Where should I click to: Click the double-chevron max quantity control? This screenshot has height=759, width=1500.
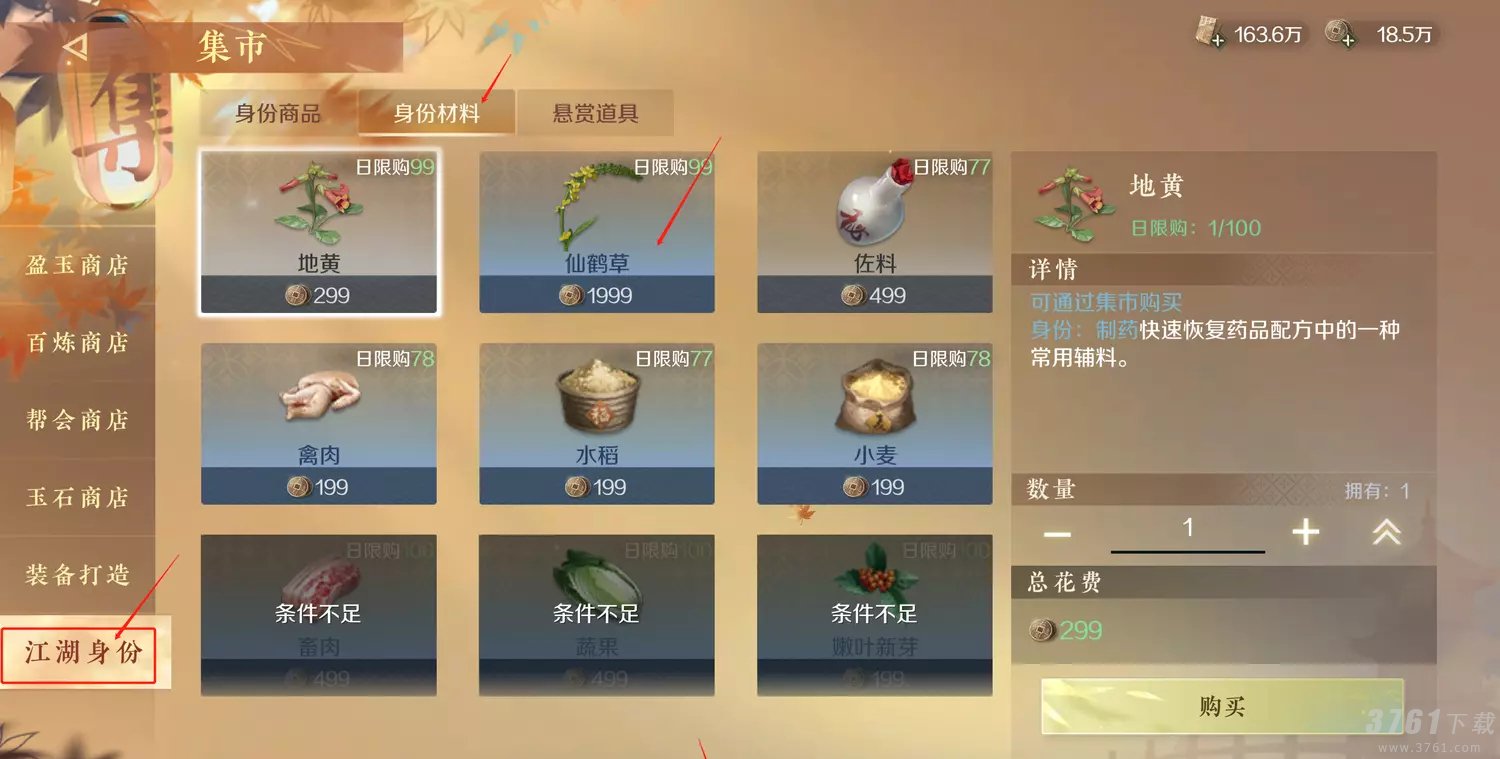click(1386, 533)
